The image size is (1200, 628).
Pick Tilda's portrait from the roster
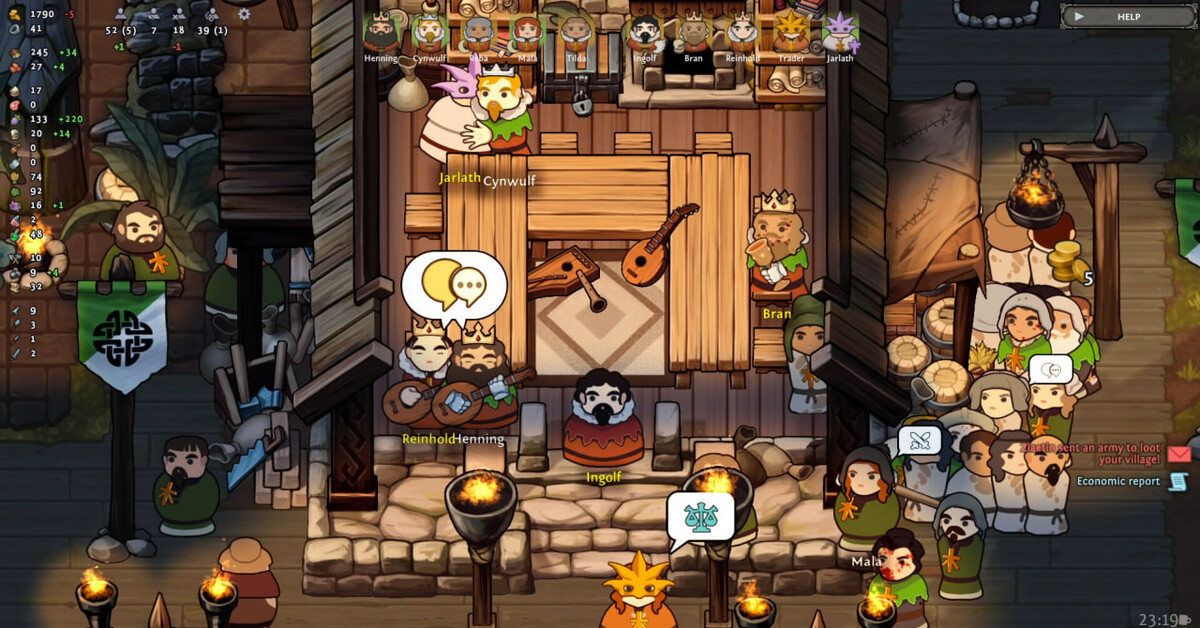[576, 34]
